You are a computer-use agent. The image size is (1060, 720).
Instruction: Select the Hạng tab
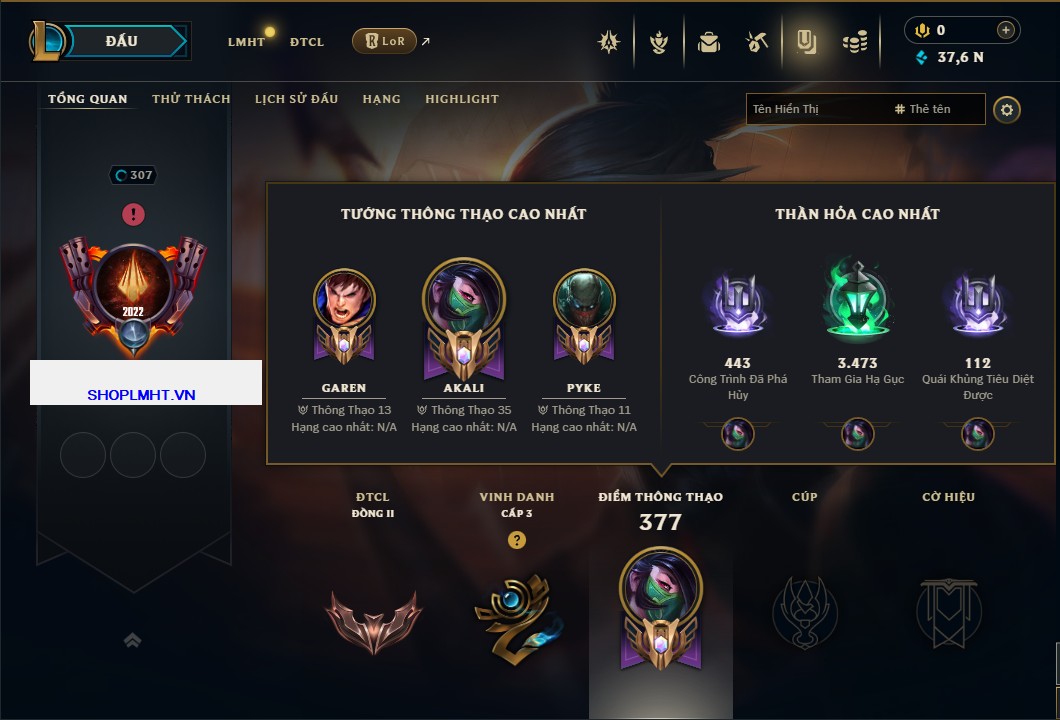click(x=381, y=99)
